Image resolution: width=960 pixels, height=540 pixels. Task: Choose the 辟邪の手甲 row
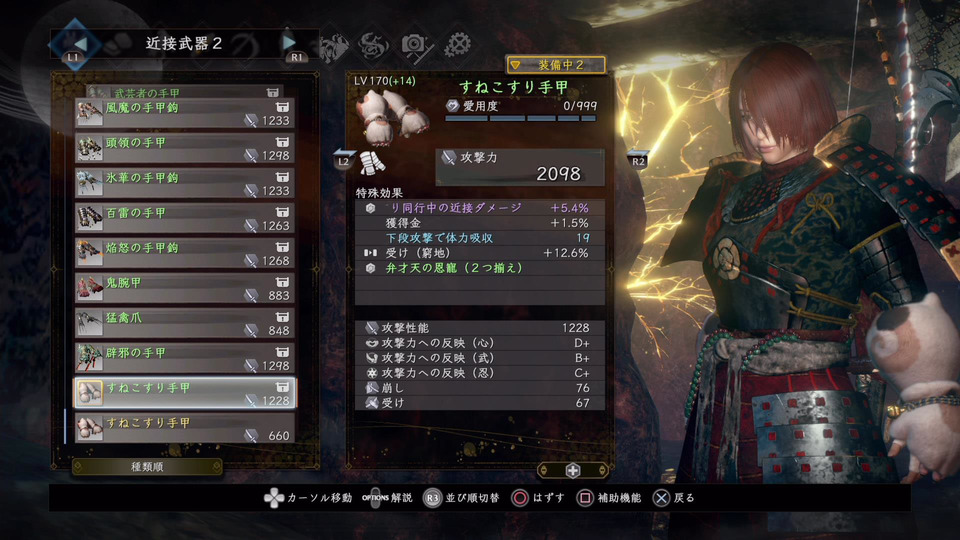[x=185, y=359]
